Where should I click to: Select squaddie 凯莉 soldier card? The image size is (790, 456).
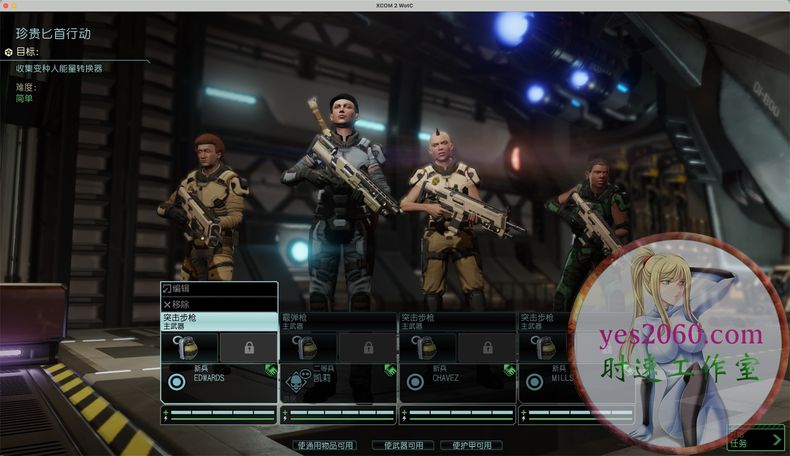pyautogui.click(x=338, y=381)
